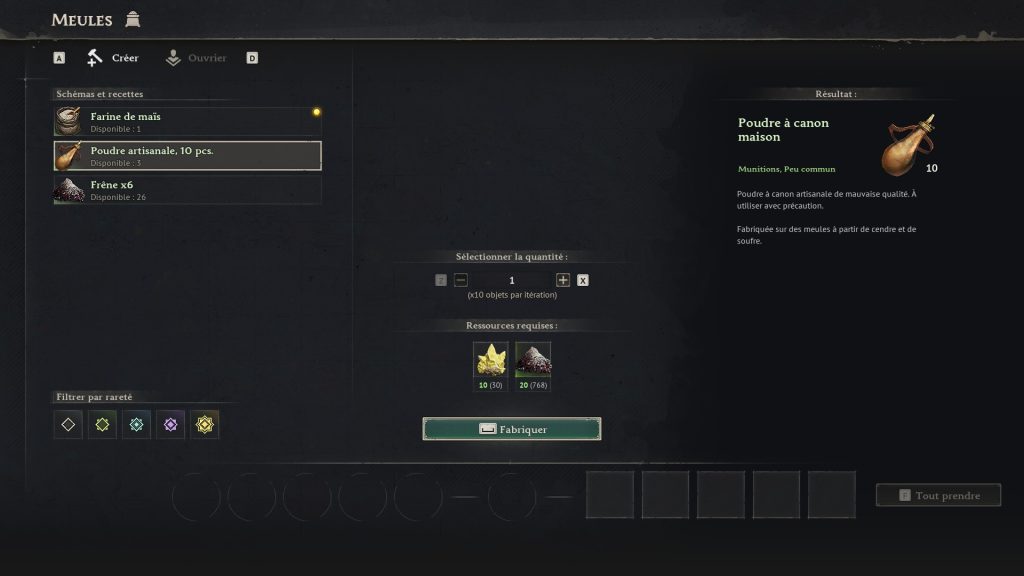Click the quantity input field

(512, 280)
